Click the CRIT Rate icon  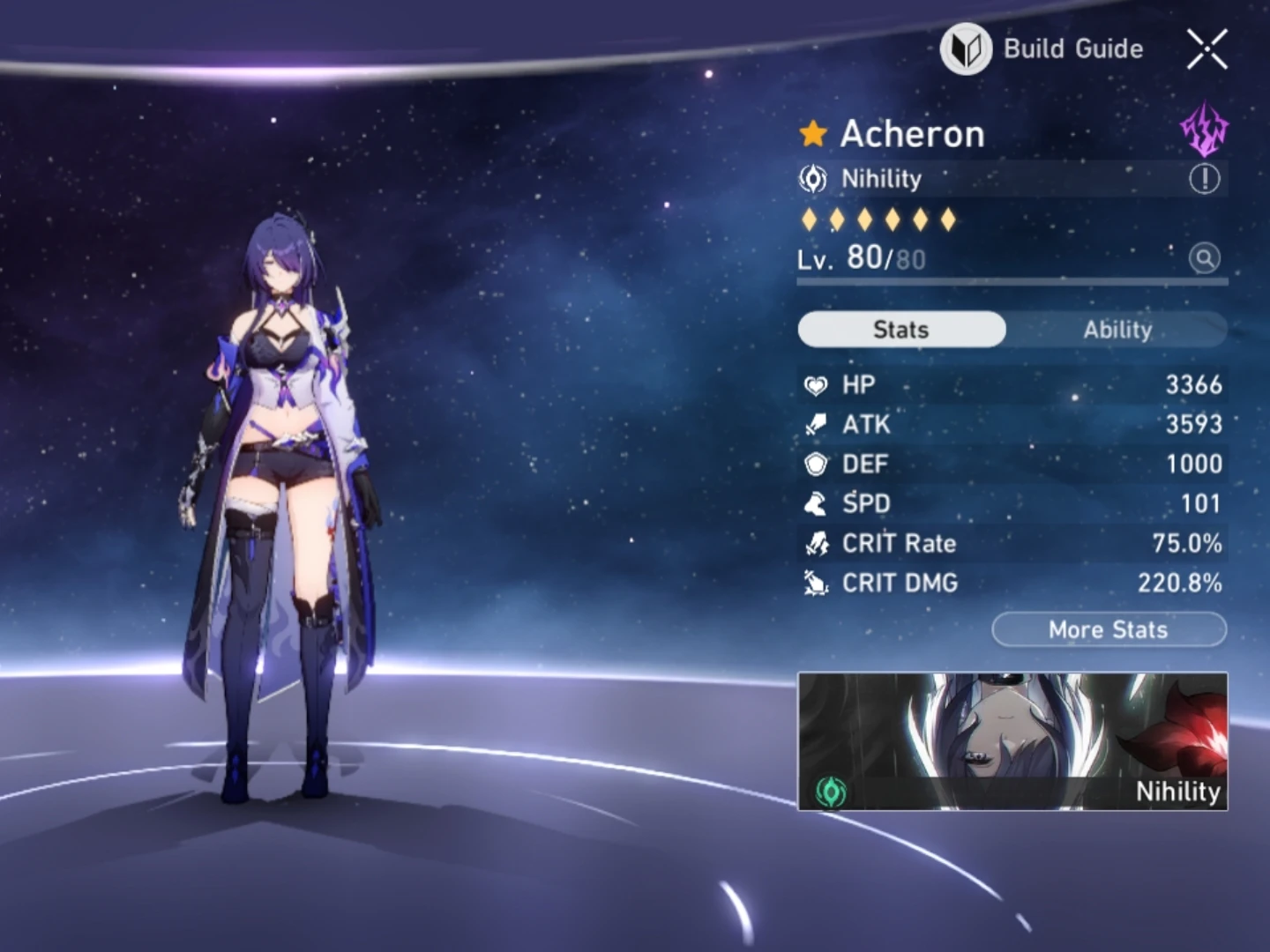point(817,543)
